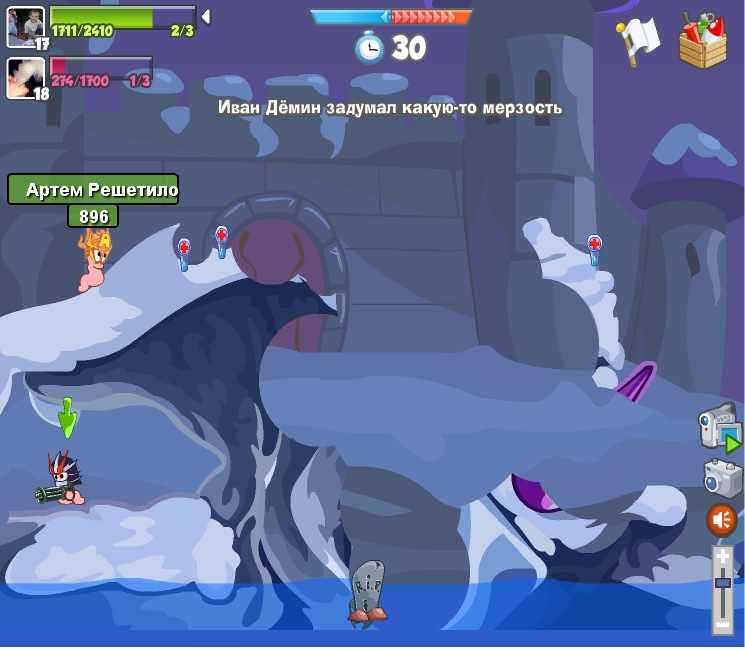The image size is (745, 650).
Task: Take a screenshot with the camera icon
Action: pyautogui.click(x=722, y=477)
